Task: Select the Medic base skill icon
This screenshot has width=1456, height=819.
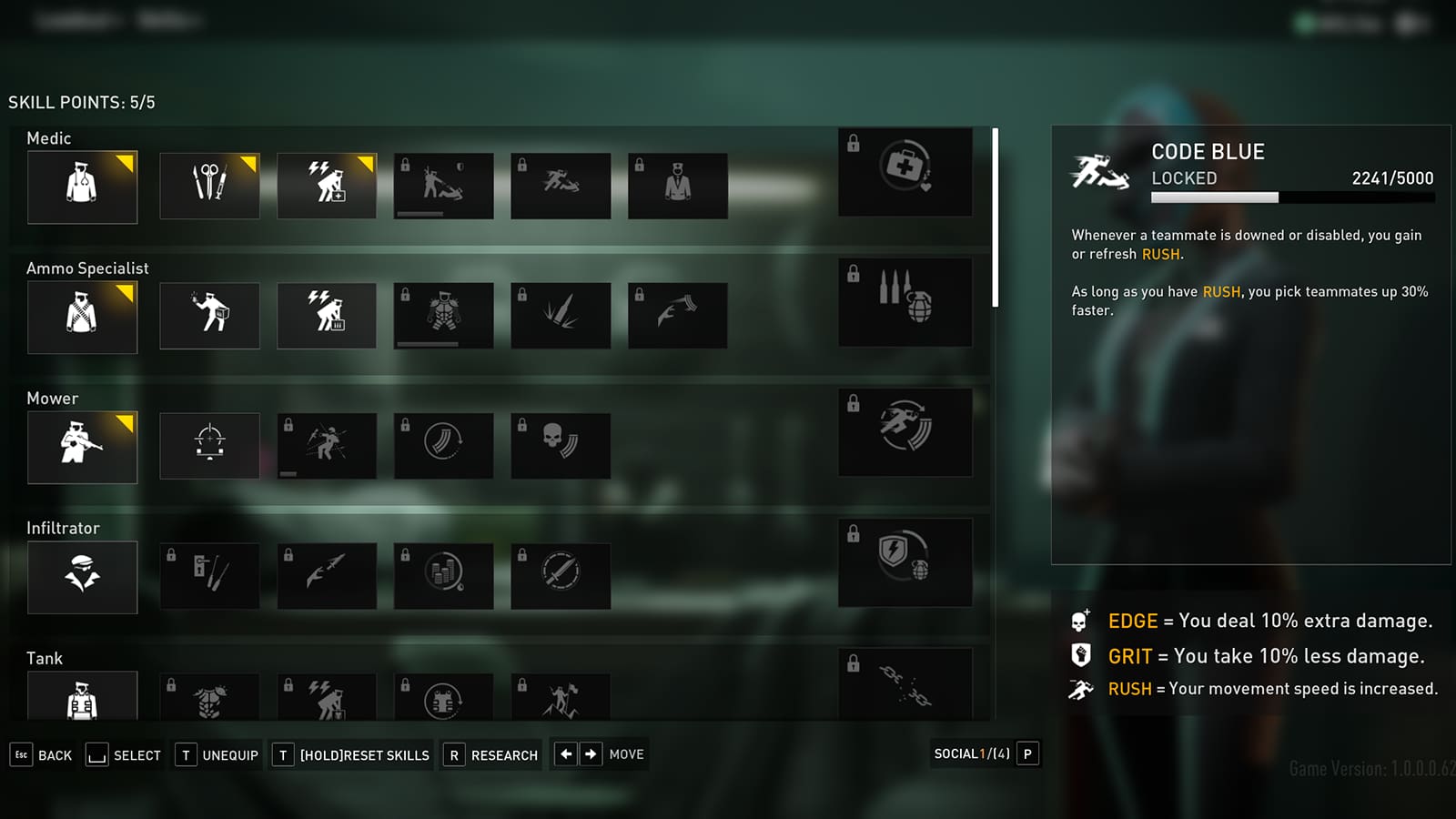Action: coord(82,187)
